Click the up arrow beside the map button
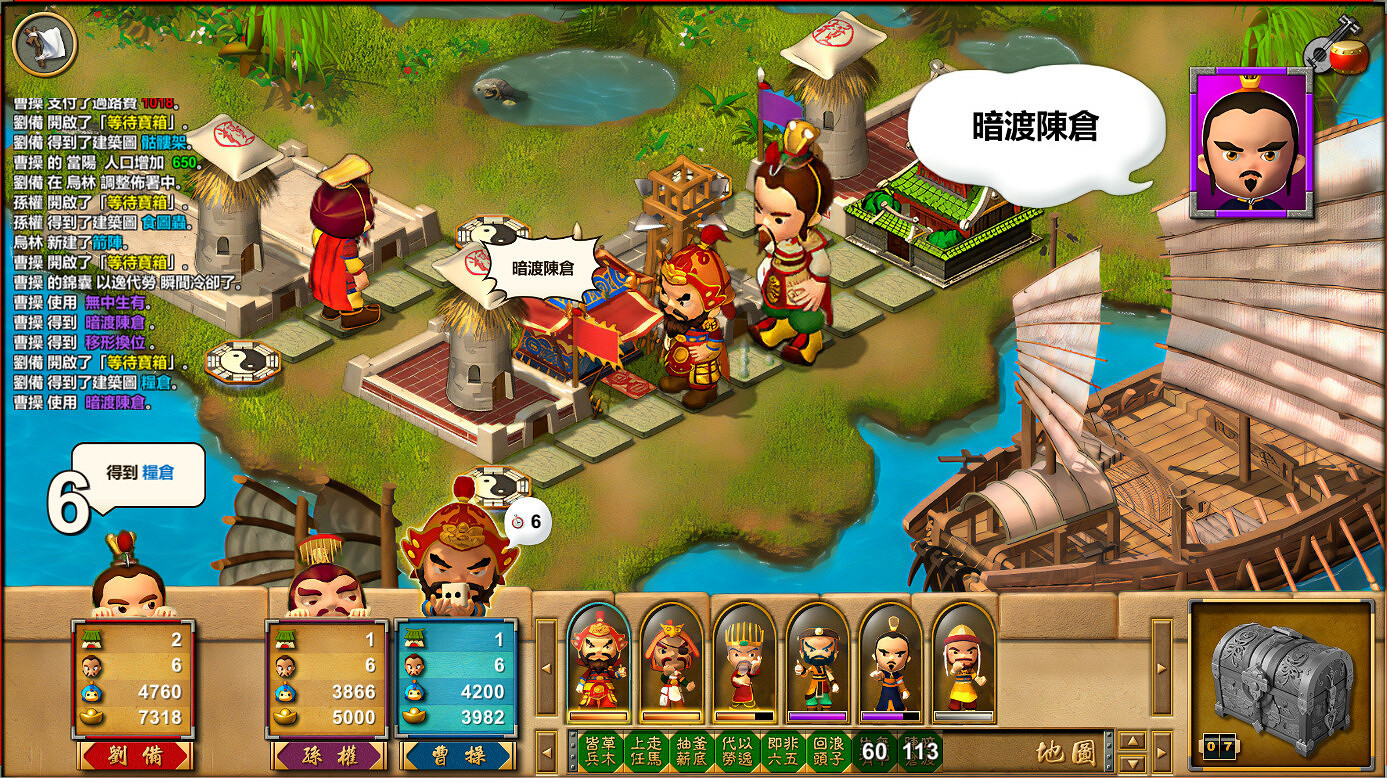The image size is (1387, 778). (x=1132, y=742)
